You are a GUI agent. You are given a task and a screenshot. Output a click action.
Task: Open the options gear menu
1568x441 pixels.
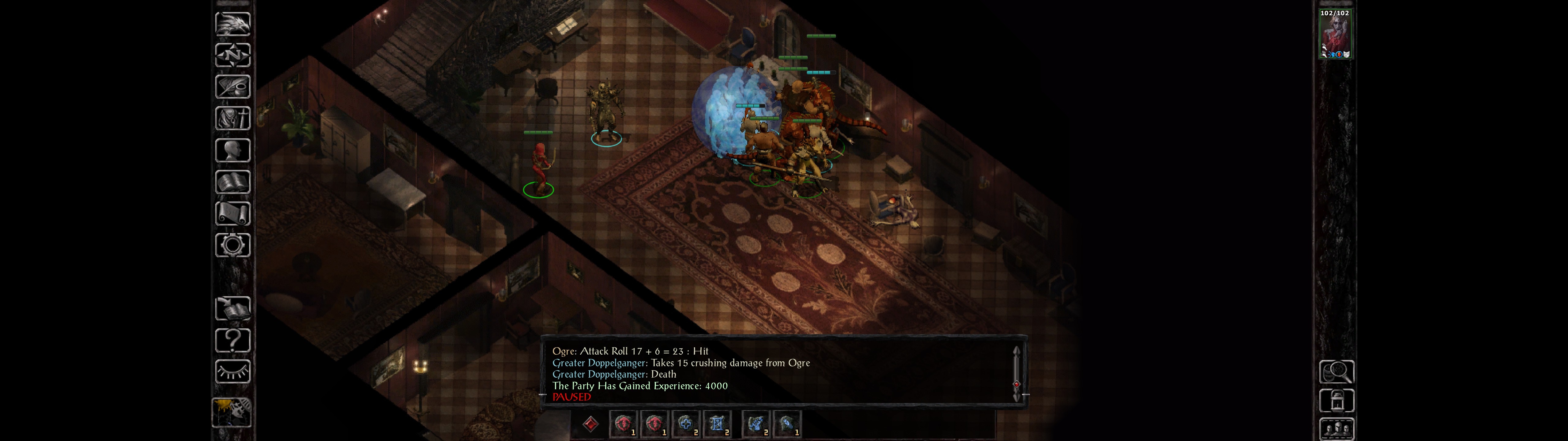coord(232,246)
